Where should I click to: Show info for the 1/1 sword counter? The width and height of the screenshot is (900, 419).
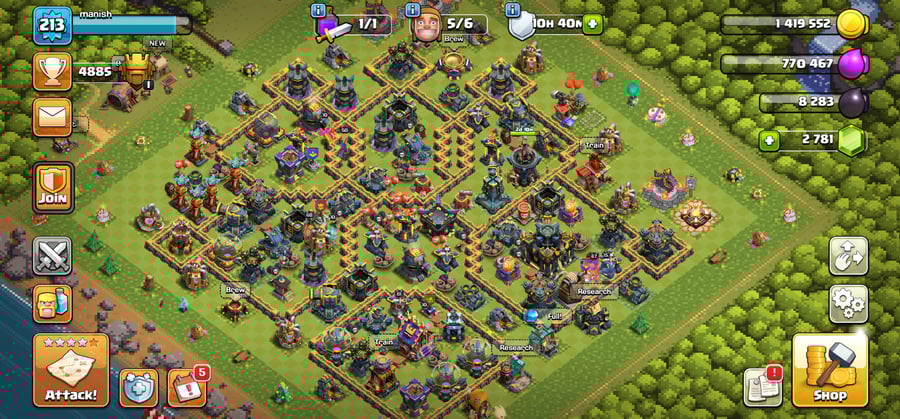point(319,11)
